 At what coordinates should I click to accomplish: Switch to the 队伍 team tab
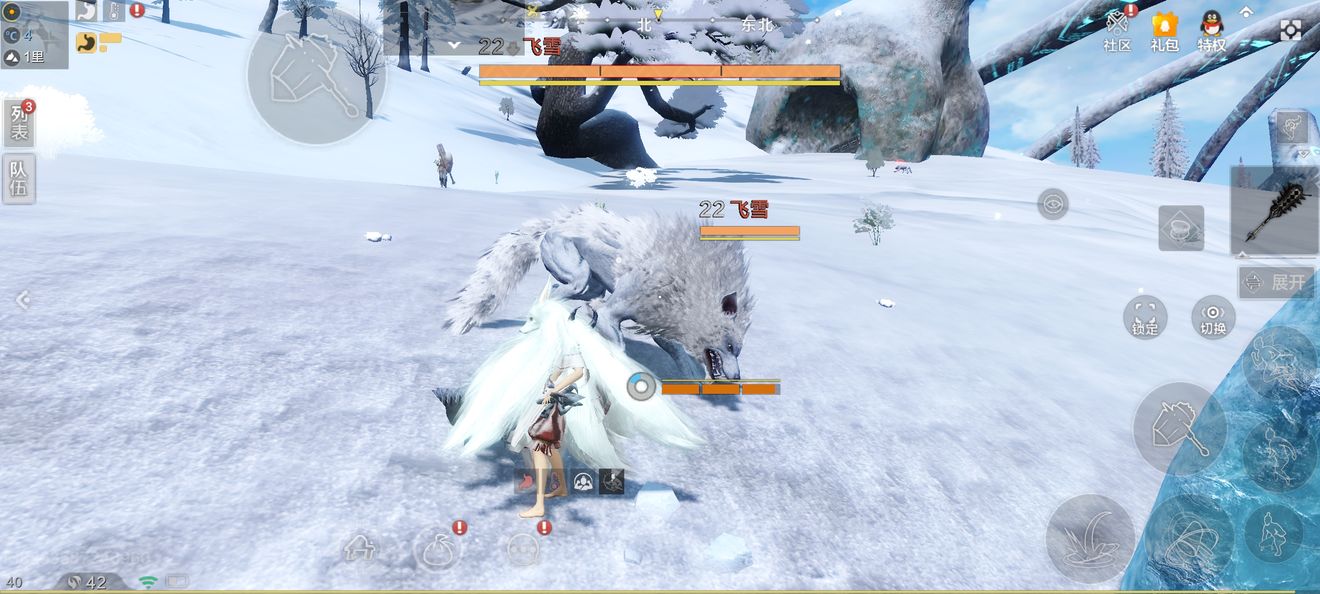pyautogui.click(x=19, y=179)
